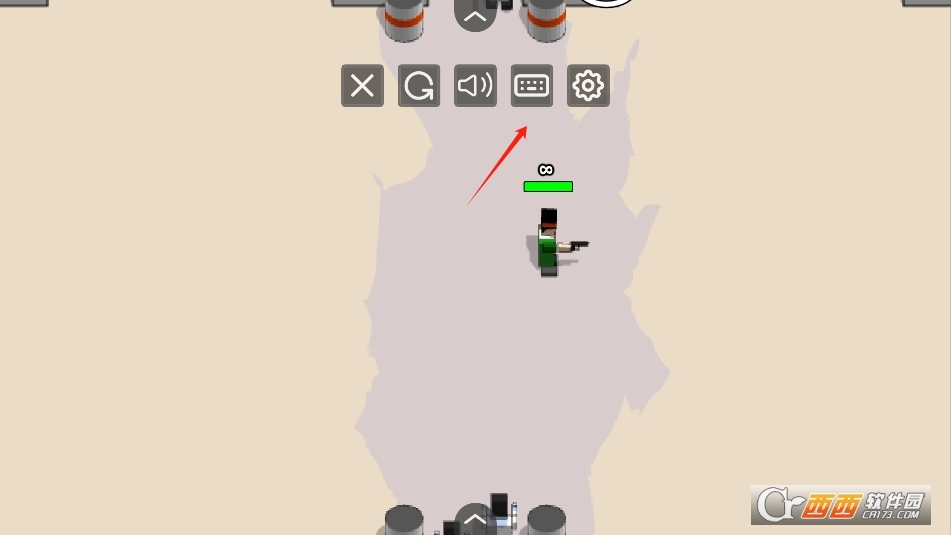This screenshot has width=951, height=535.
Task: Open settings with the gear icon
Action: [588, 86]
